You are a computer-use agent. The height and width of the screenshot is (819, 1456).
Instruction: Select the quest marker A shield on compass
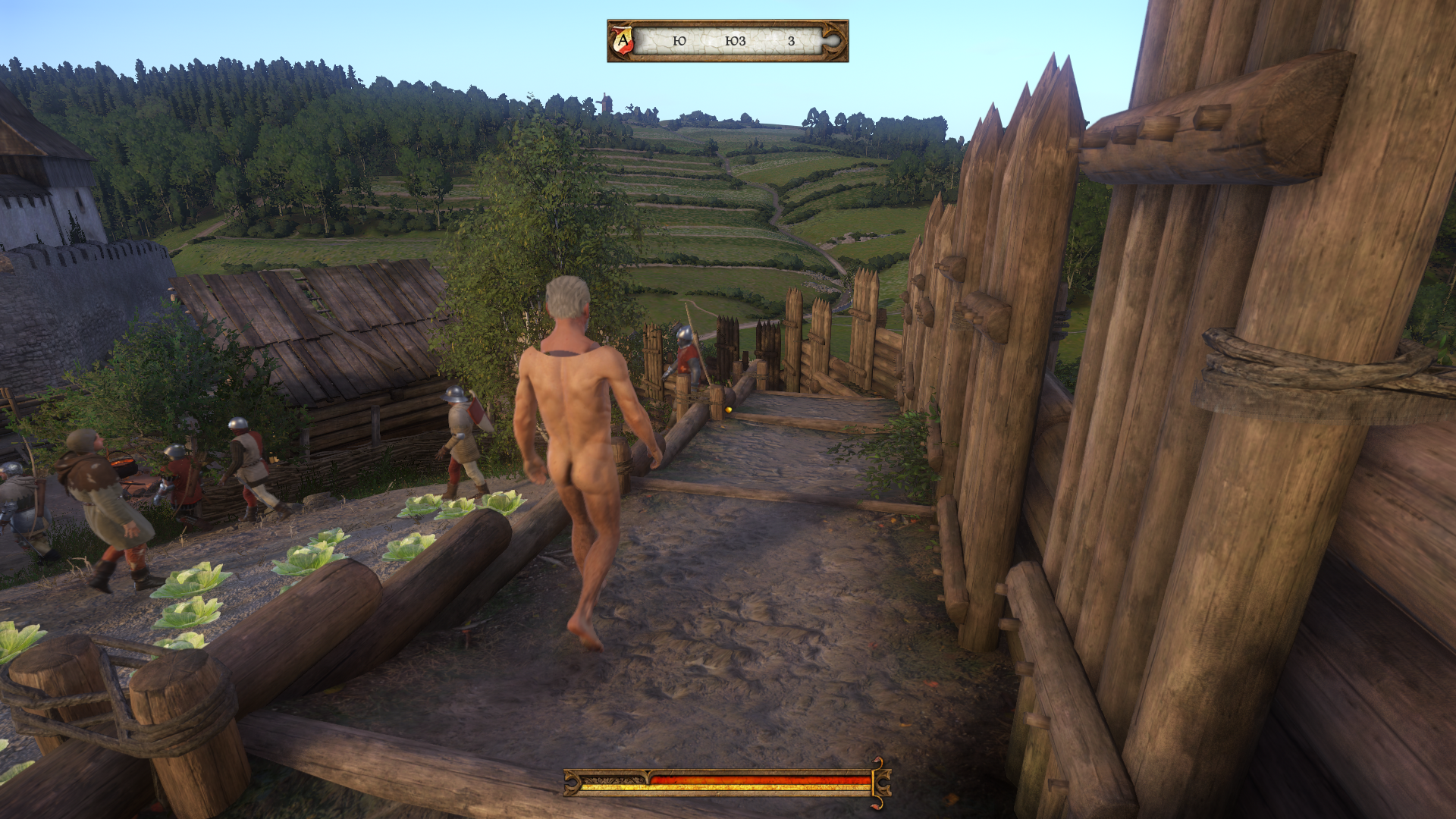(x=623, y=40)
